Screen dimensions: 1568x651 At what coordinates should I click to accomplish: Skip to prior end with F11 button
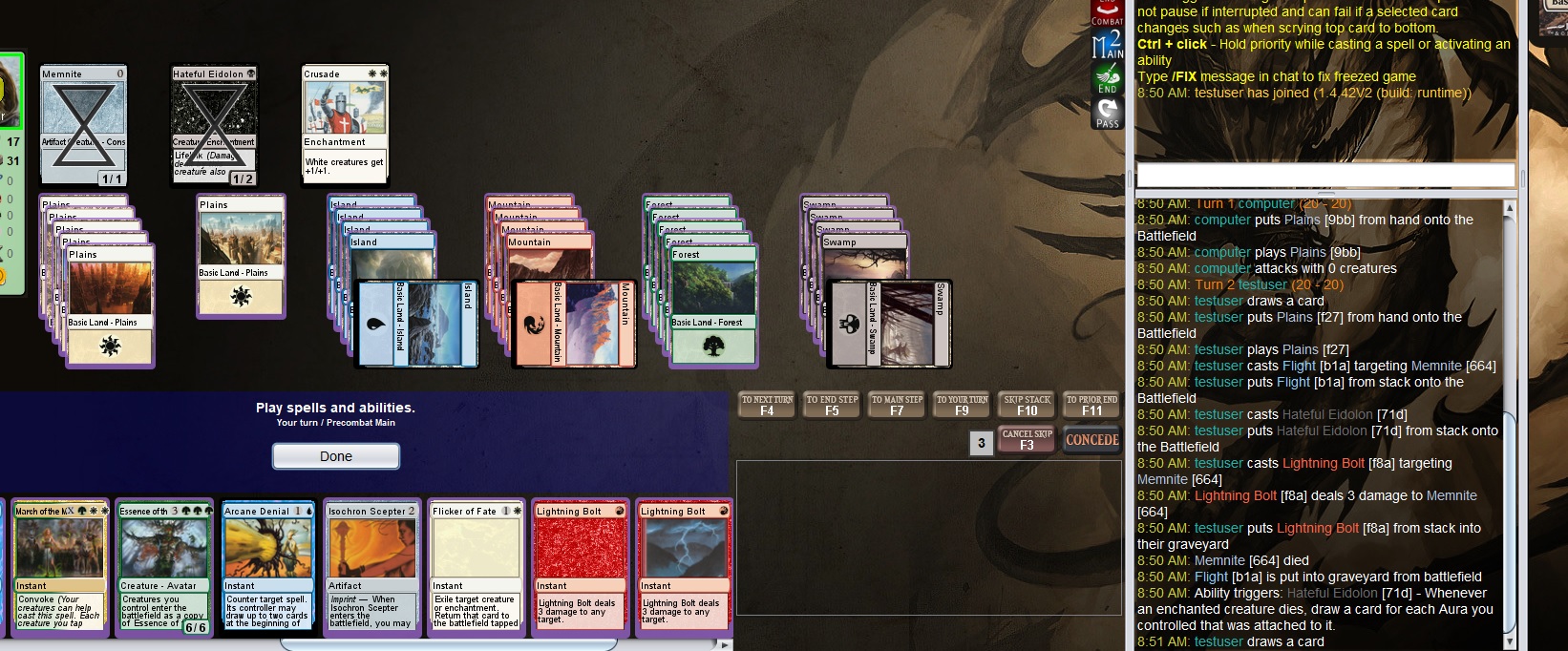click(1091, 405)
